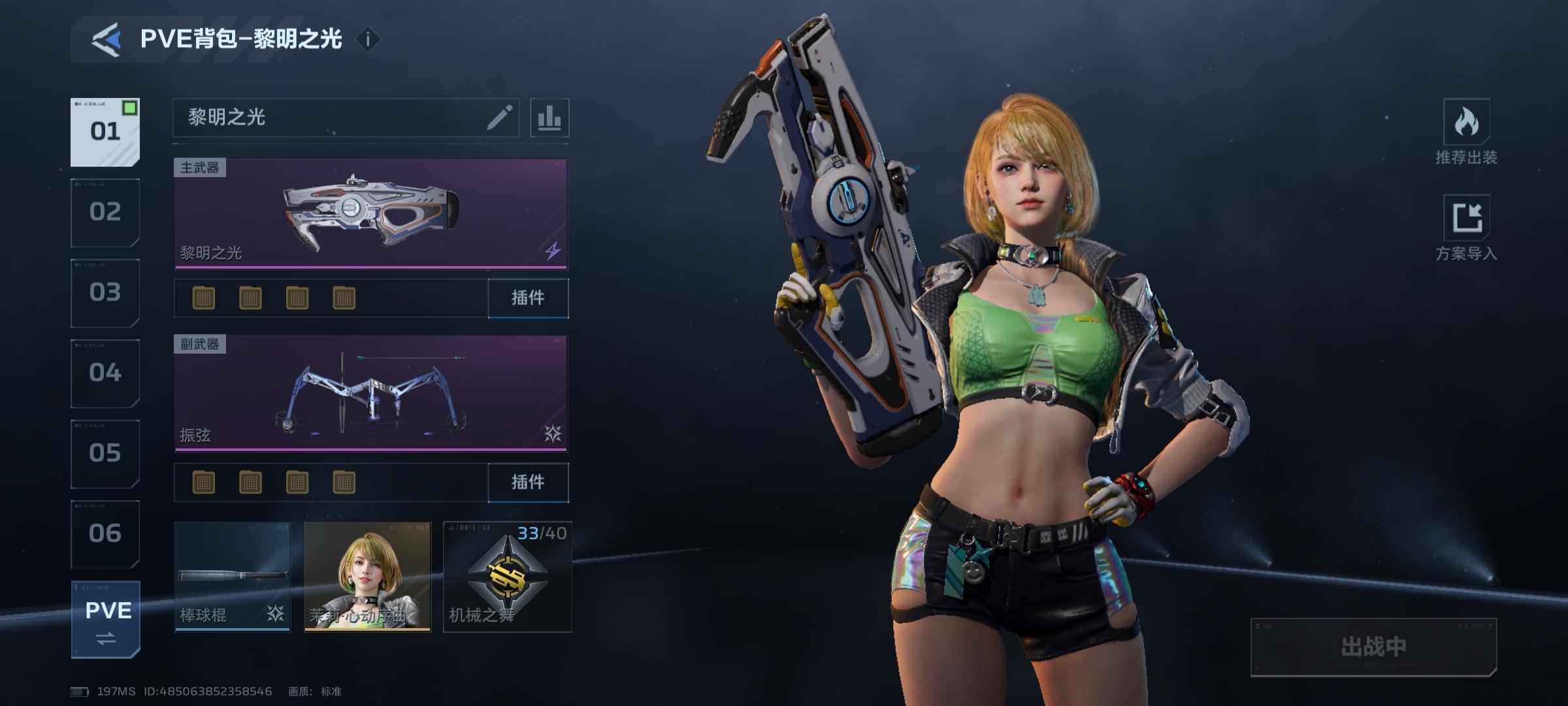Image resolution: width=1568 pixels, height=706 pixels.
Task: Select the 黎明之光 primary weapon card
Action: (x=370, y=213)
